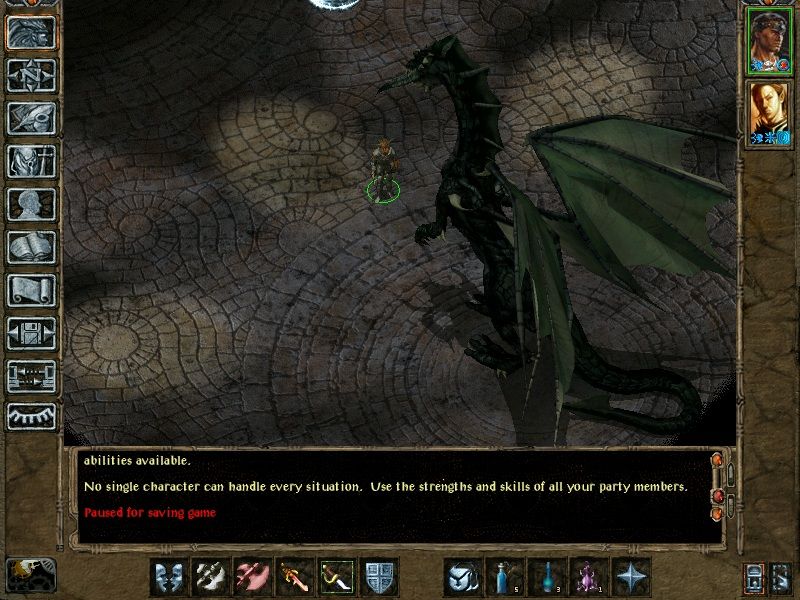Select the first character portrait with goggles

pos(767,41)
